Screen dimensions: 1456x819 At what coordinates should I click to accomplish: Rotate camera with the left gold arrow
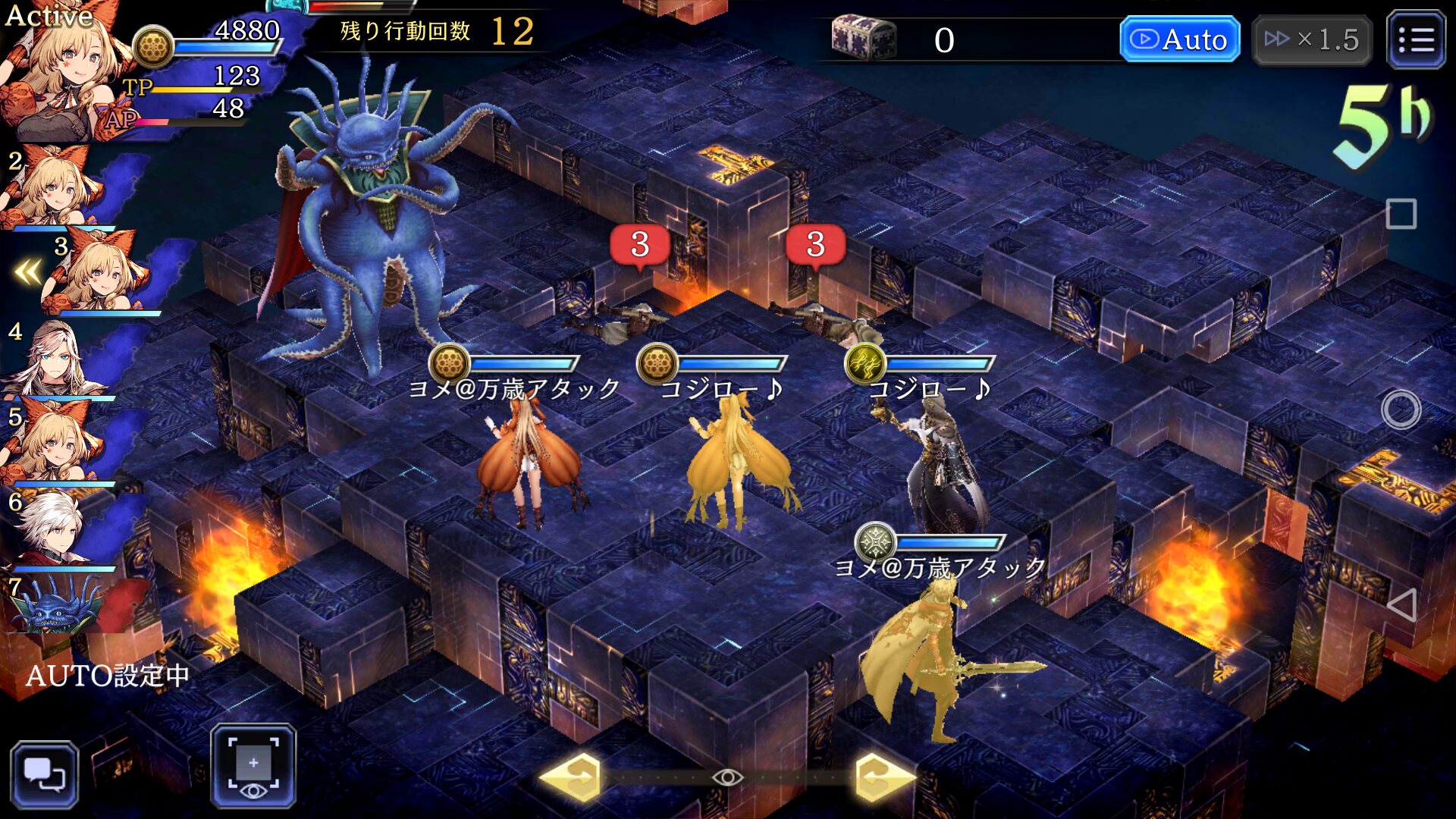click(x=573, y=777)
